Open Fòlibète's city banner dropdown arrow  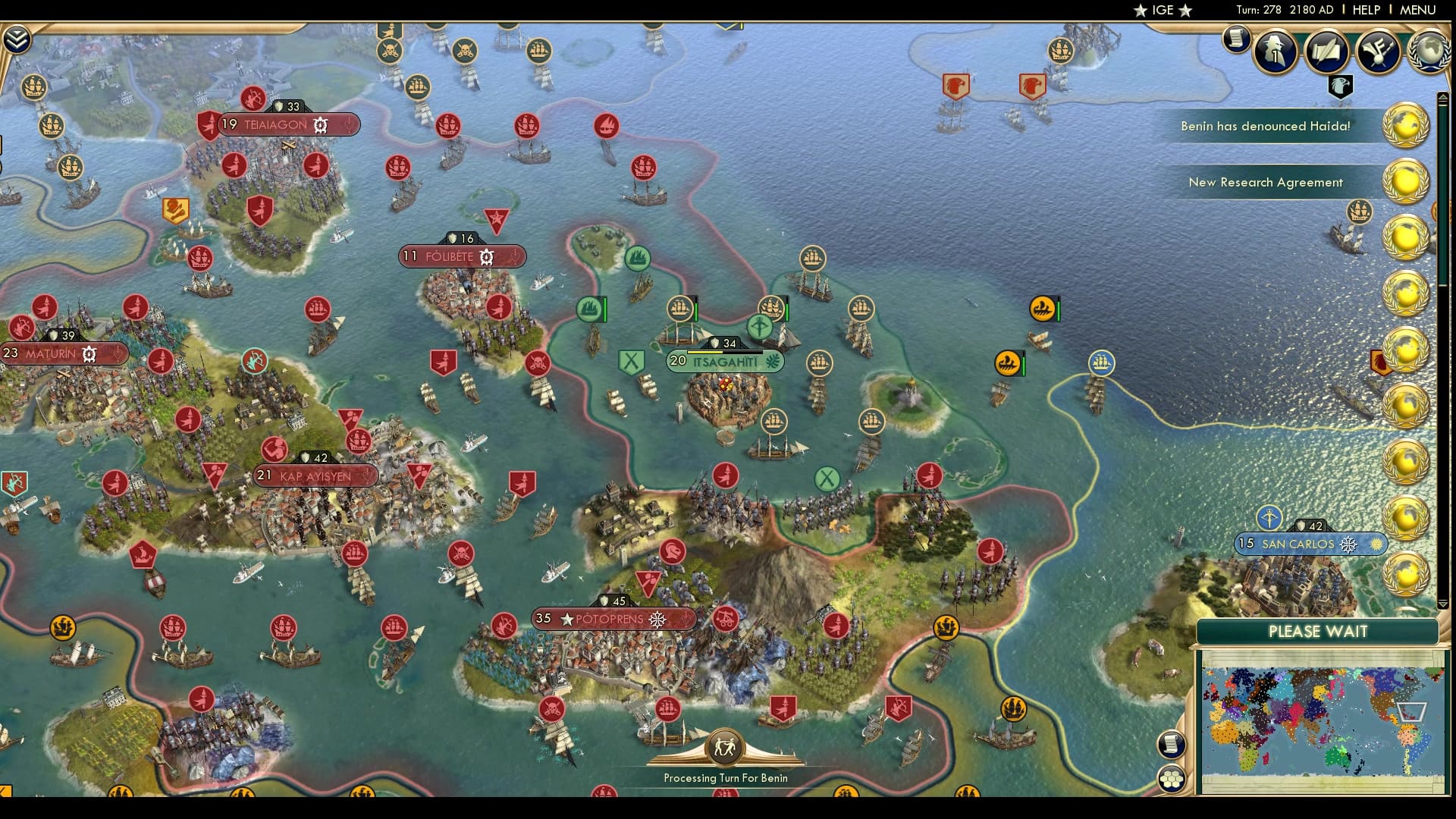(x=516, y=257)
